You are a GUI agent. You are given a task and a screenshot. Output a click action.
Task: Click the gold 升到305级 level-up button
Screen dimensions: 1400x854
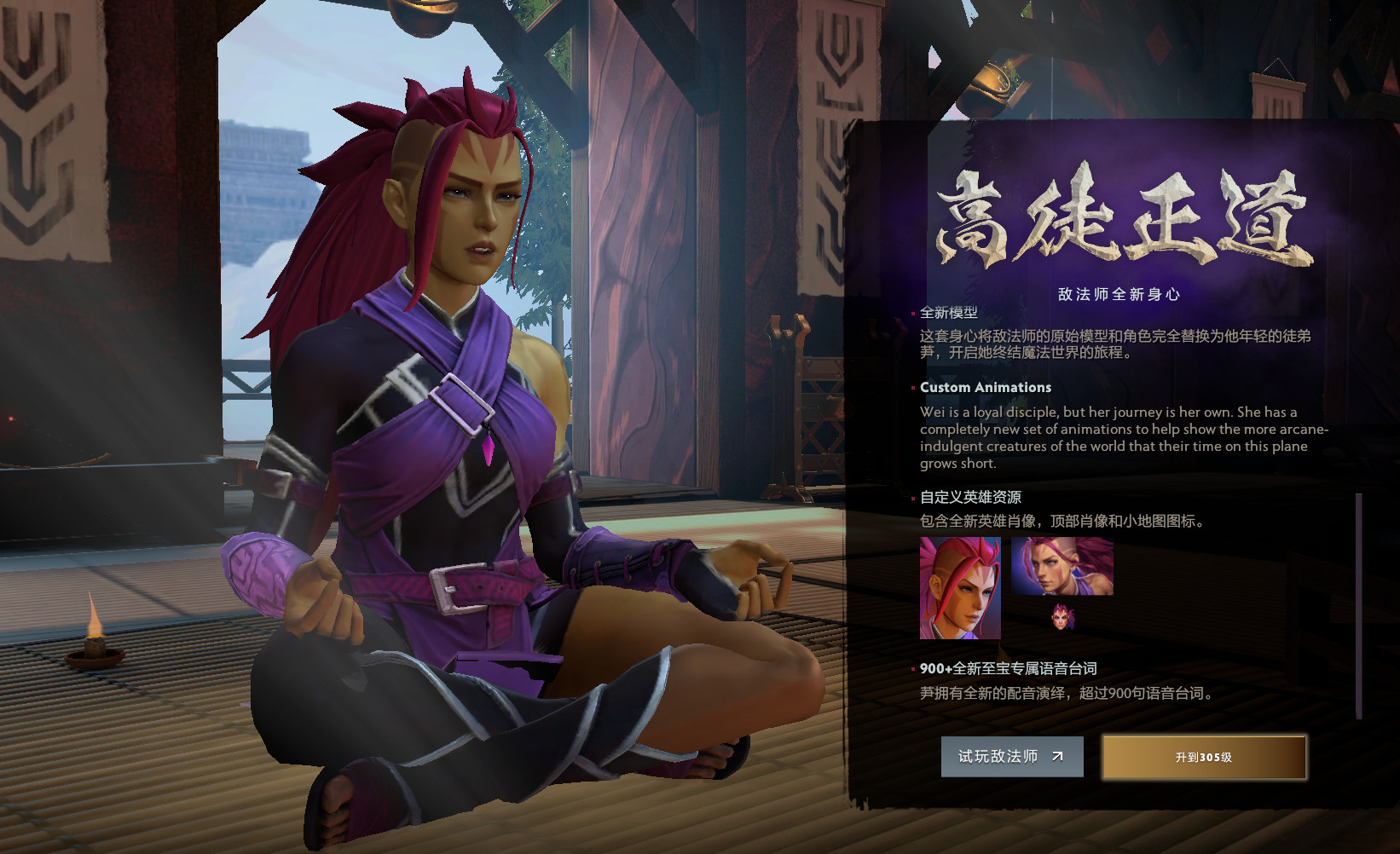[x=1204, y=756]
